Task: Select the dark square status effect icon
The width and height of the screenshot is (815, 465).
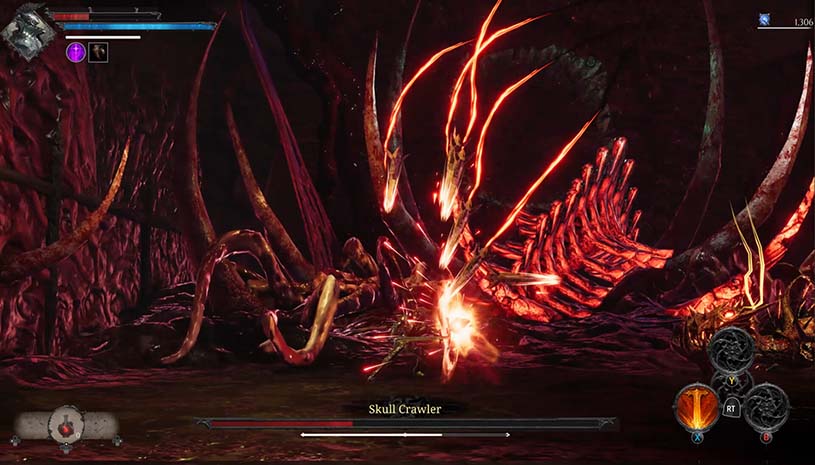Action: [98, 52]
